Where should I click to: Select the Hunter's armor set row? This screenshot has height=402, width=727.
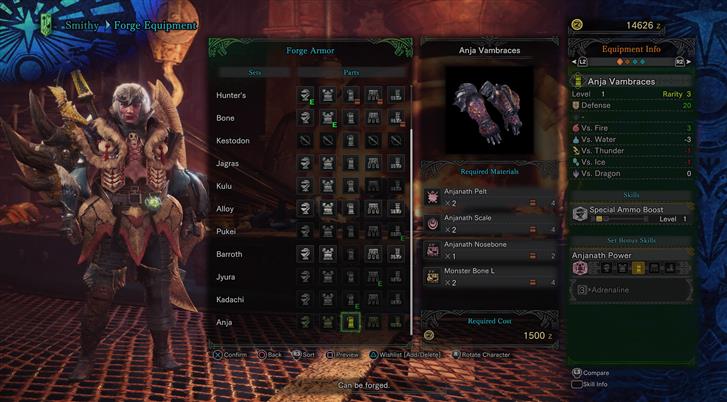233,95
